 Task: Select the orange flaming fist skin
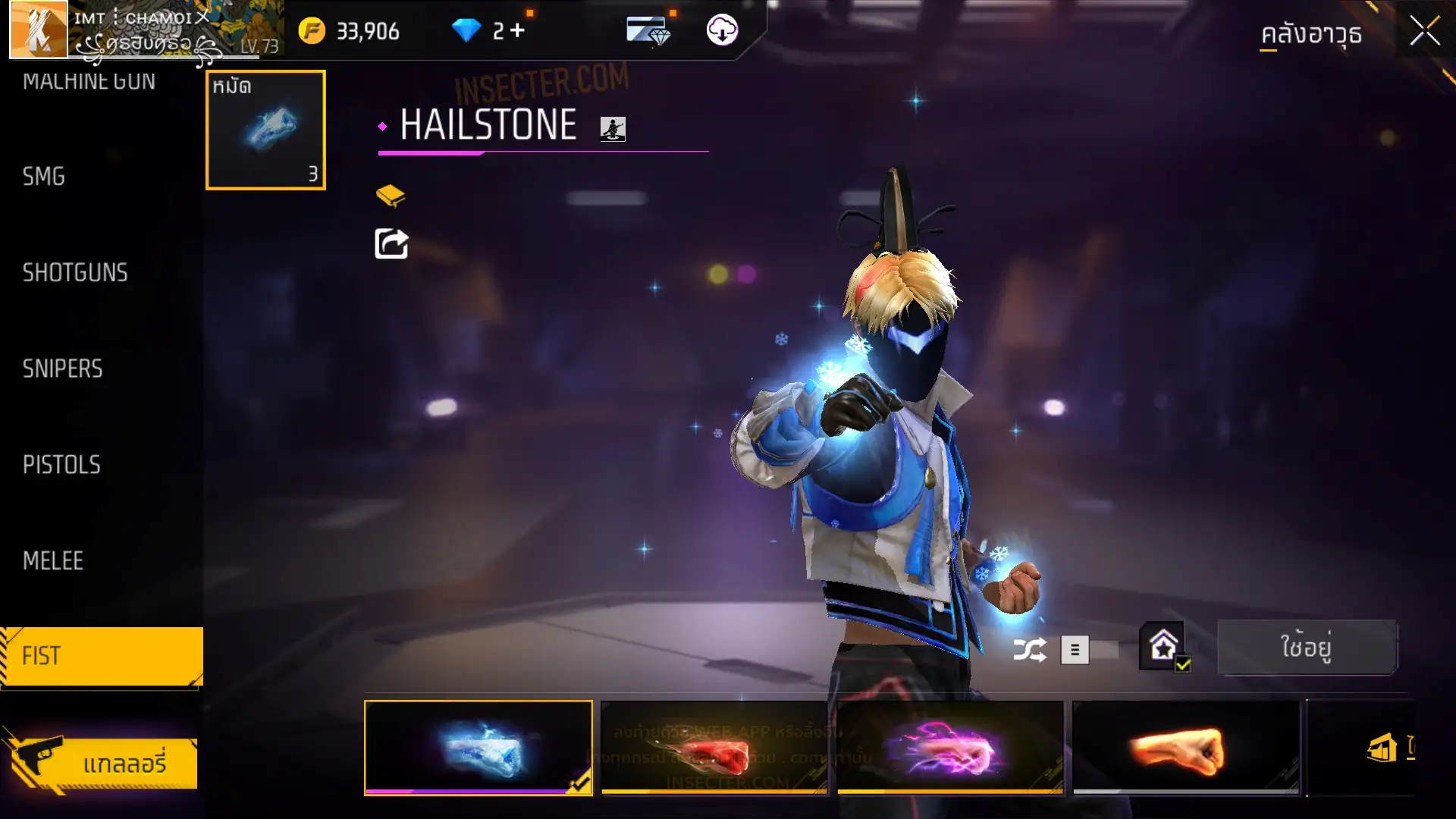tap(1185, 748)
